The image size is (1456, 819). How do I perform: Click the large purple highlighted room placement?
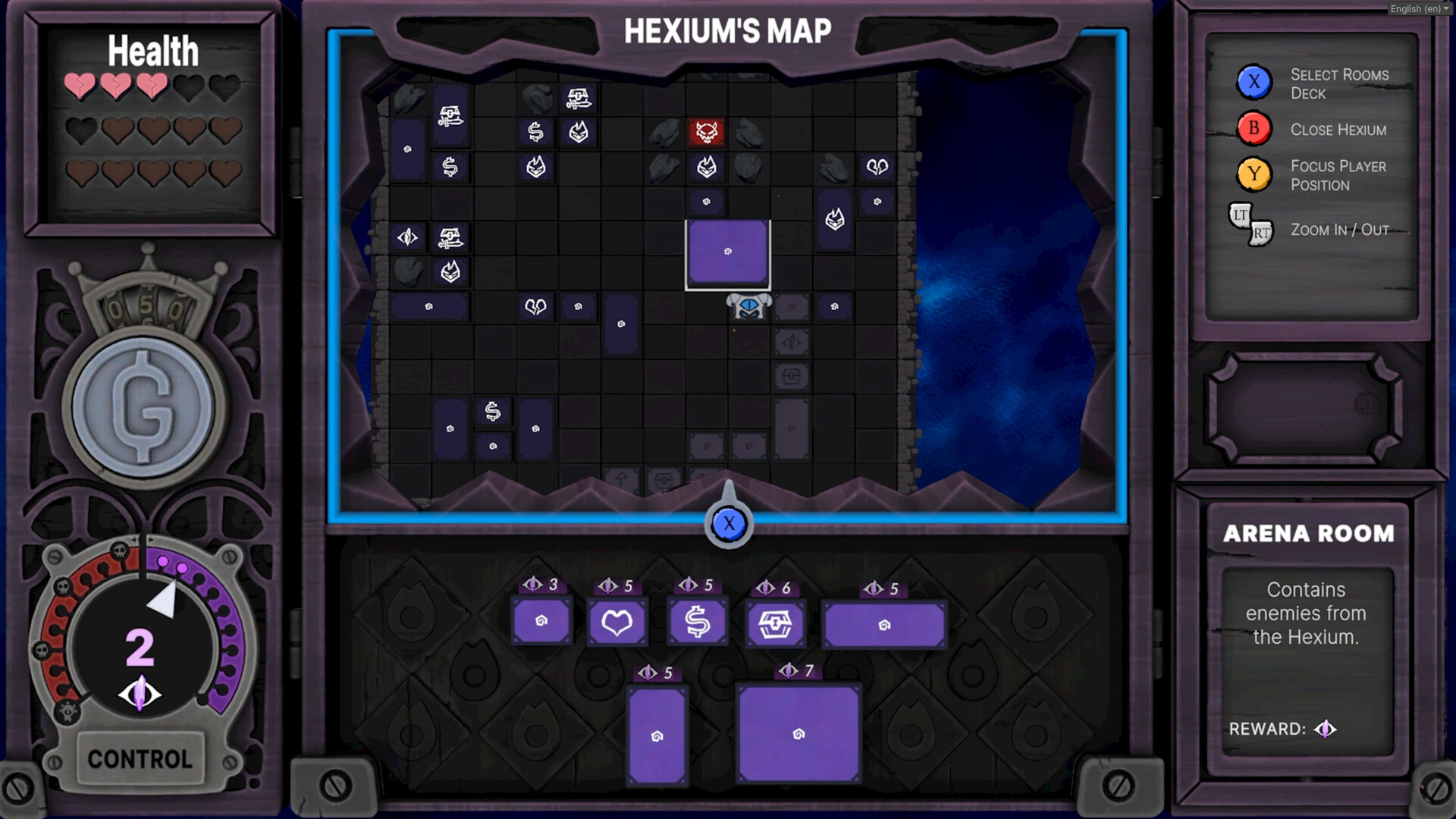click(727, 254)
